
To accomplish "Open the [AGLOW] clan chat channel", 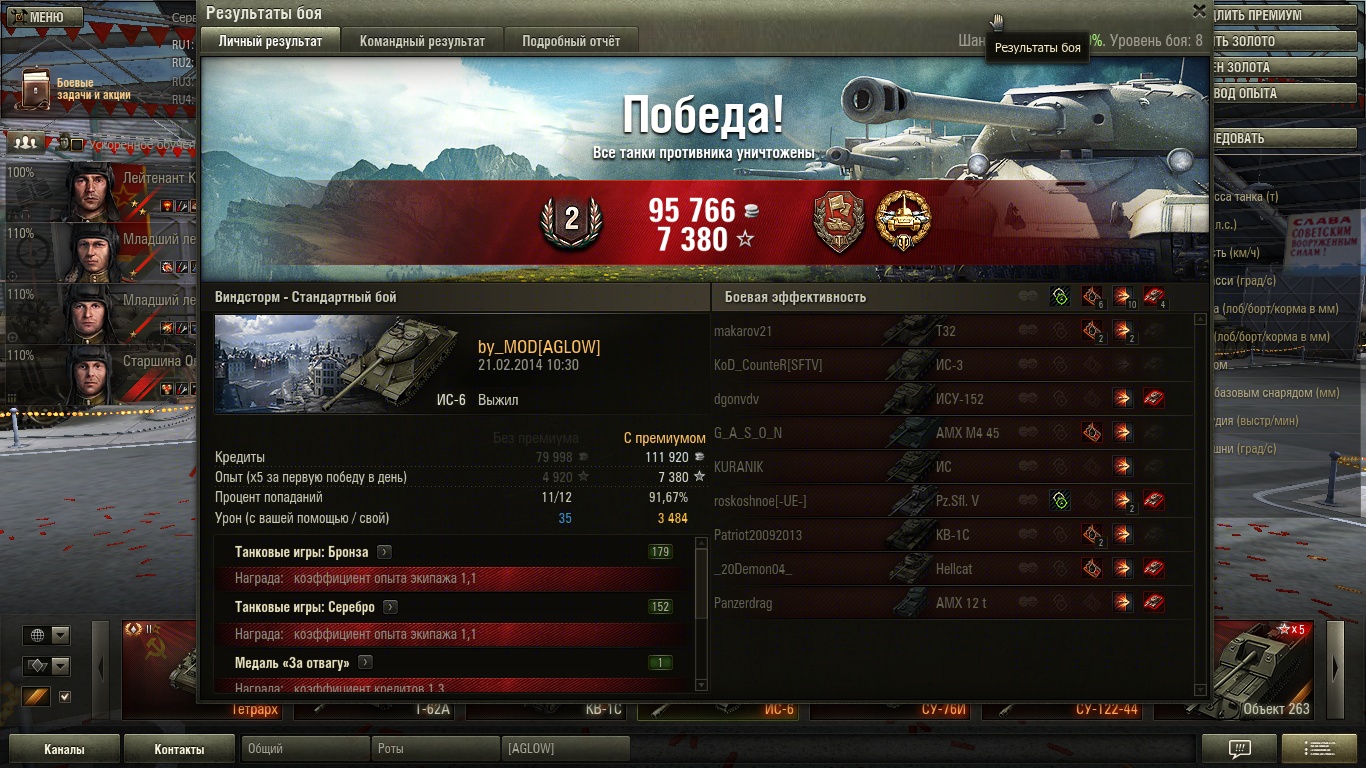I will click(x=565, y=749).
